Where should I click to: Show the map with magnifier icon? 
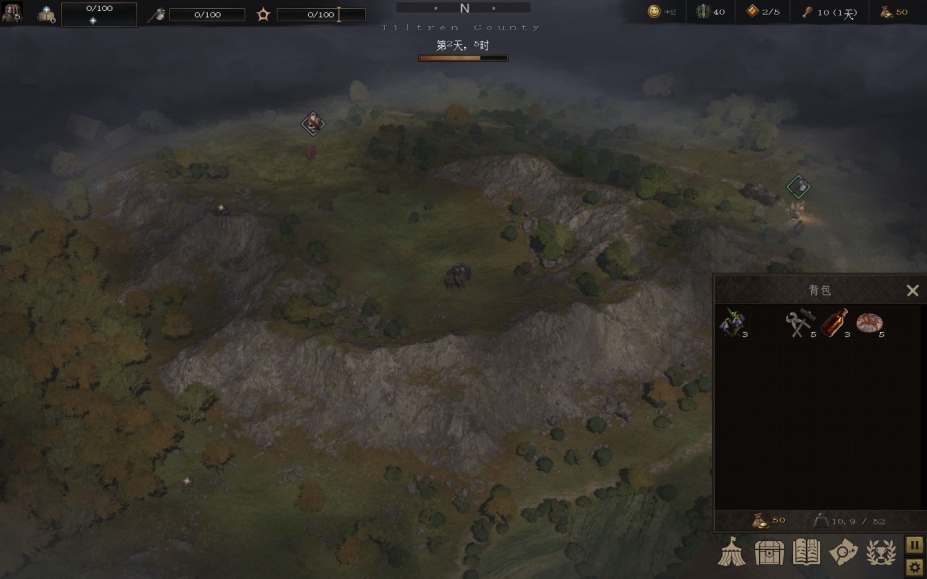pyautogui.click(x=843, y=552)
